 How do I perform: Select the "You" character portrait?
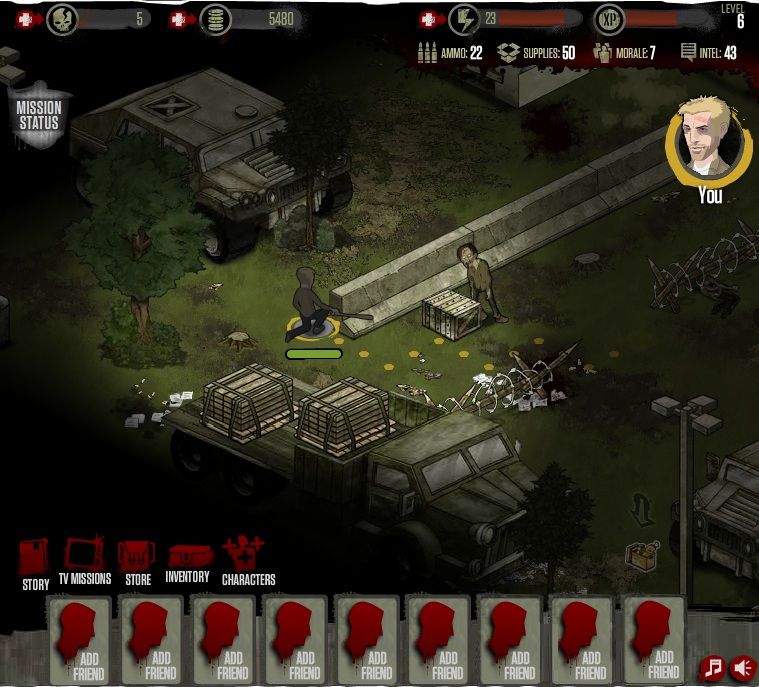tap(710, 142)
